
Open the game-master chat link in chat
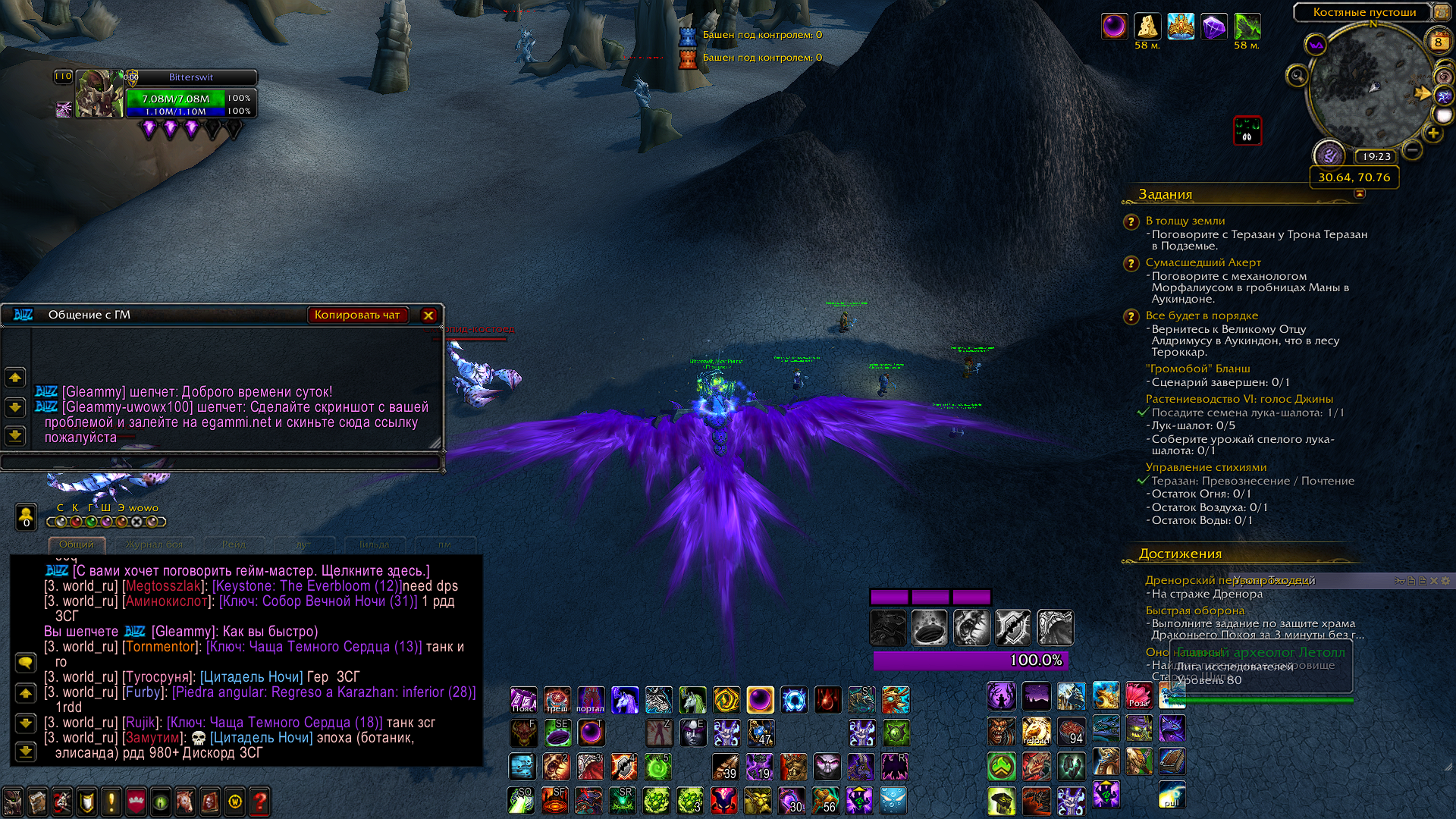pos(250,571)
